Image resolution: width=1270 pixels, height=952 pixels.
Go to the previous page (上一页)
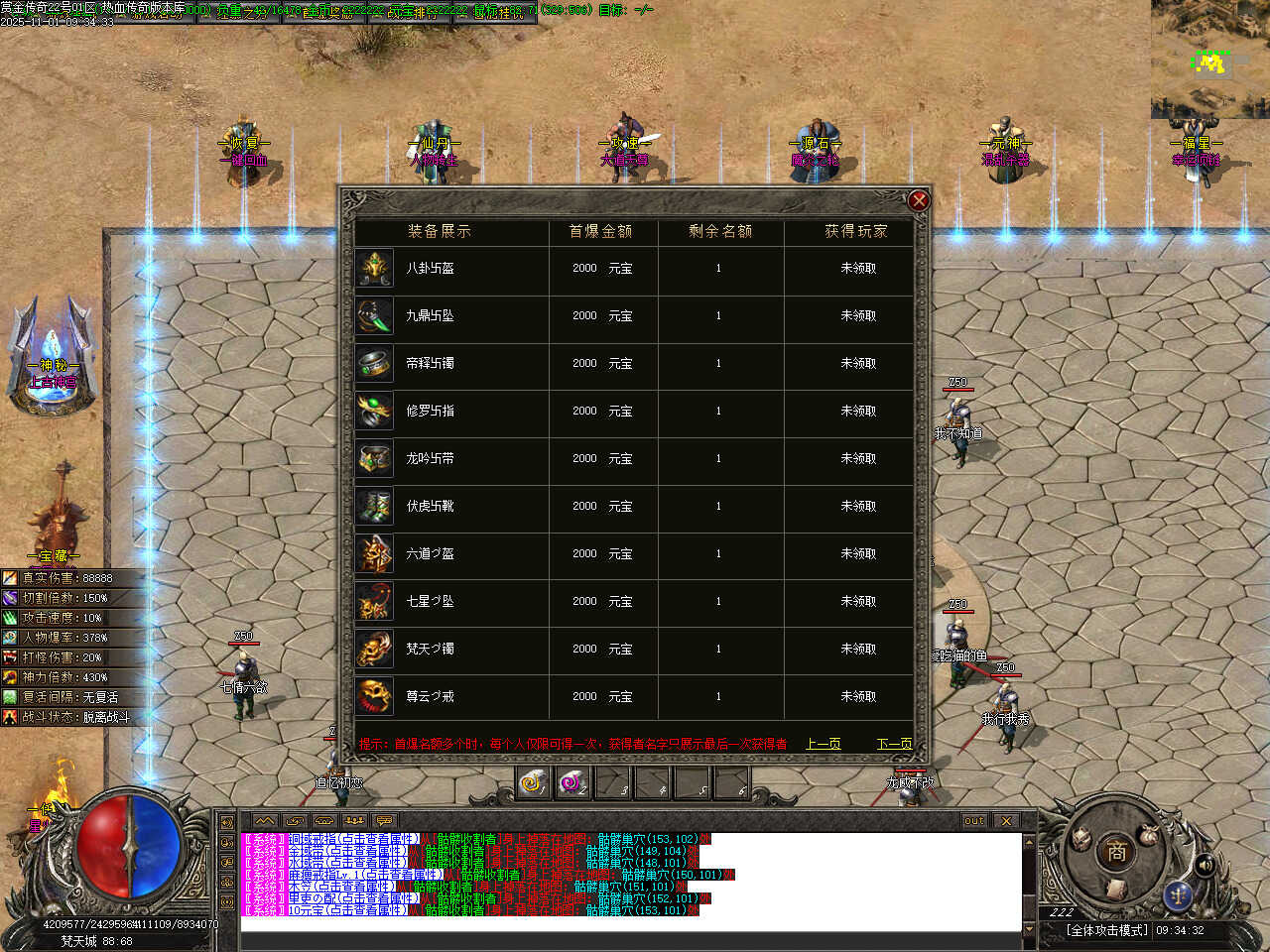coord(824,744)
